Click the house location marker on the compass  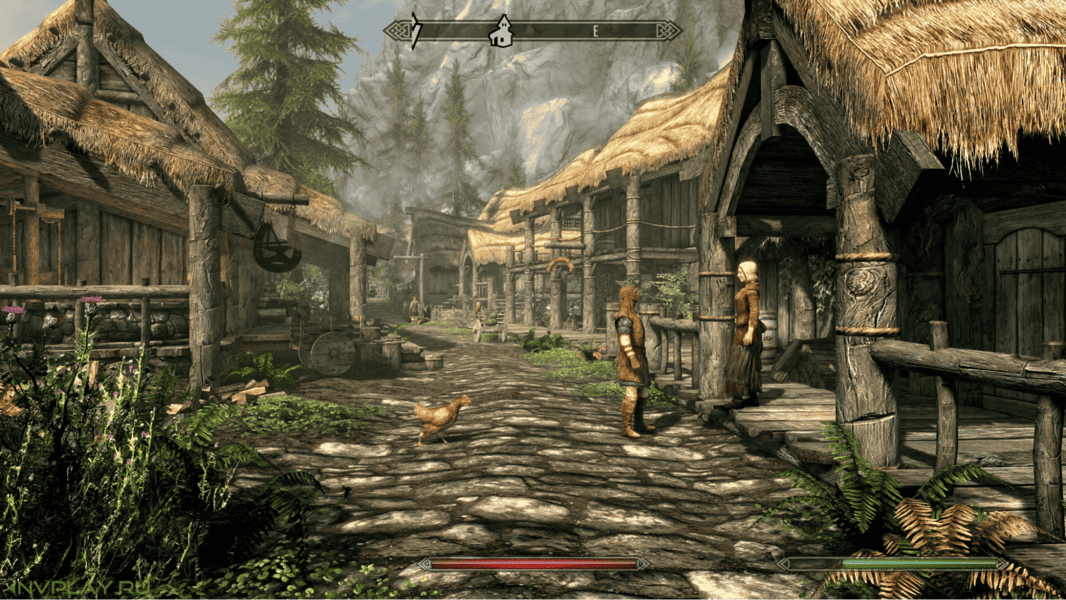pyautogui.click(x=500, y=32)
